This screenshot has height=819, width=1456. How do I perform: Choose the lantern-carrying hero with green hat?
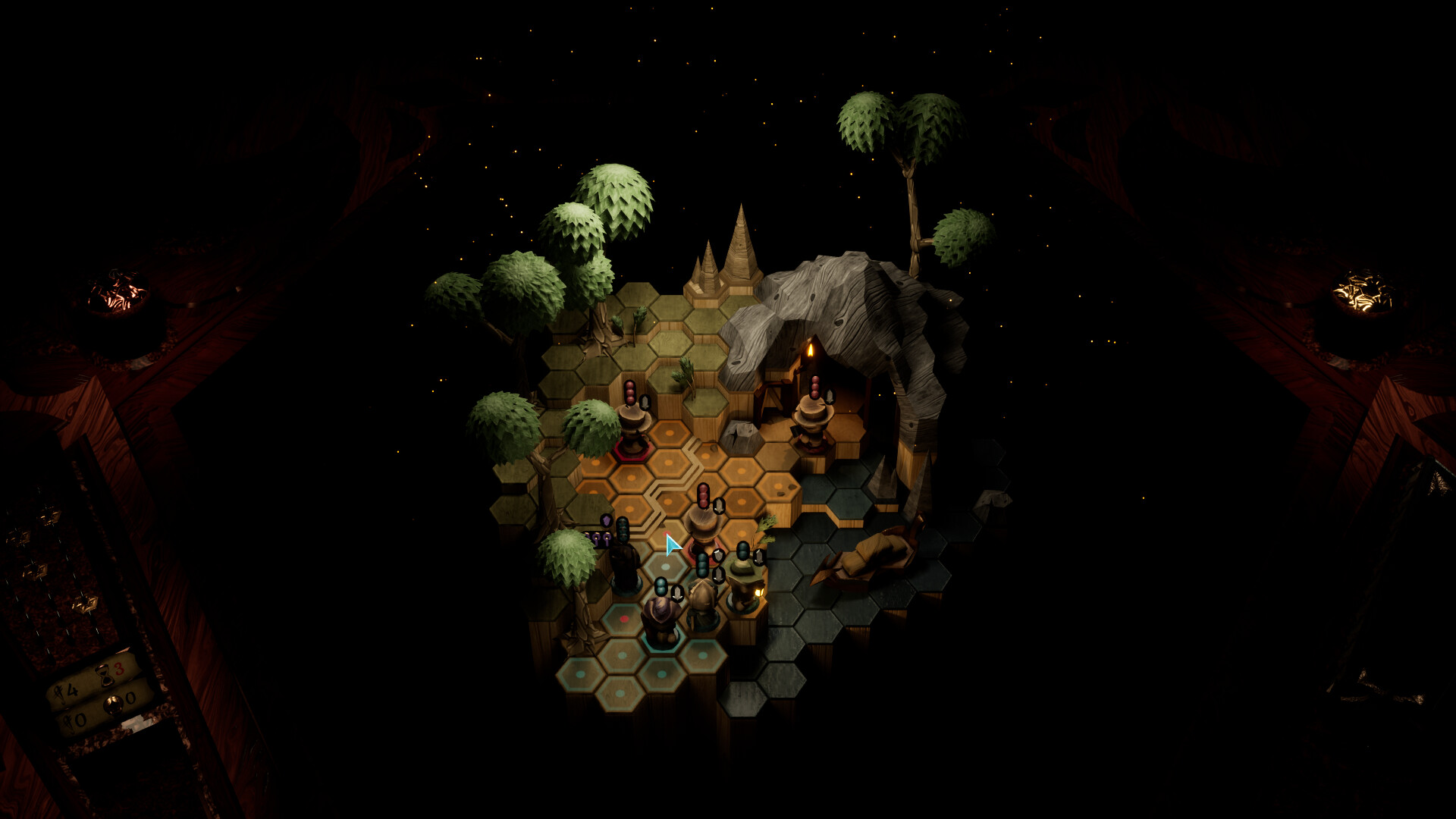(x=743, y=584)
